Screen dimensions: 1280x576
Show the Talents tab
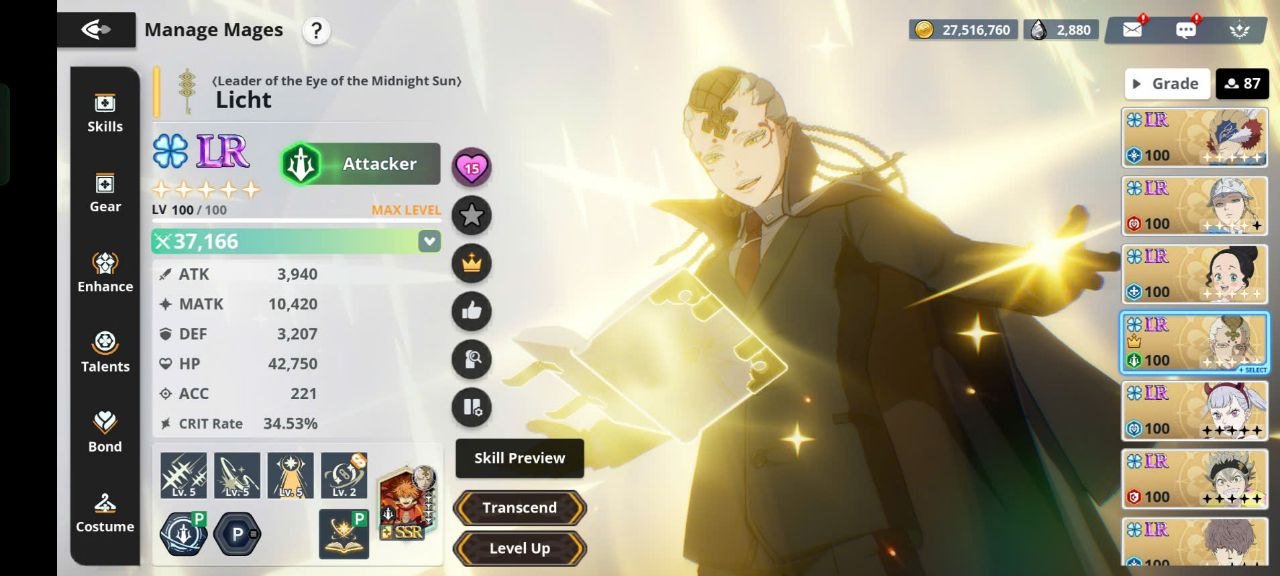pos(105,352)
